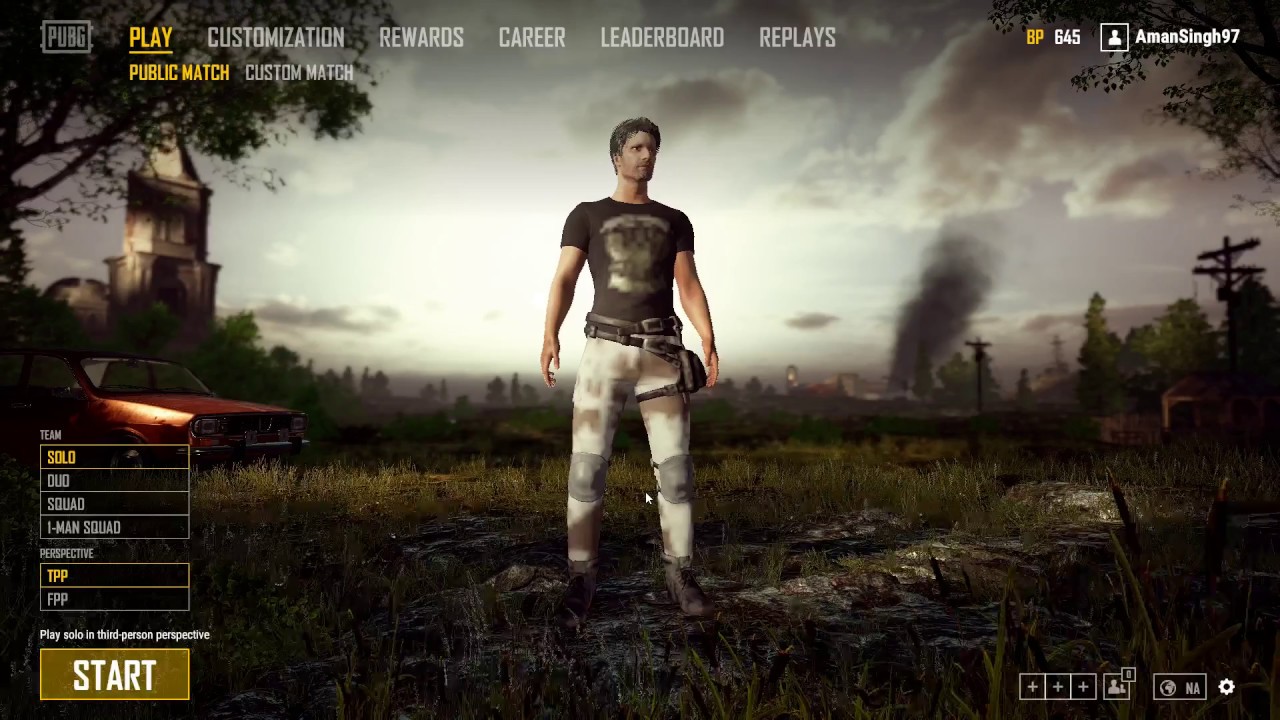The width and height of the screenshot is (1280, 720).
Task: Choose the Public Match sub-tab
Action: 179,73
